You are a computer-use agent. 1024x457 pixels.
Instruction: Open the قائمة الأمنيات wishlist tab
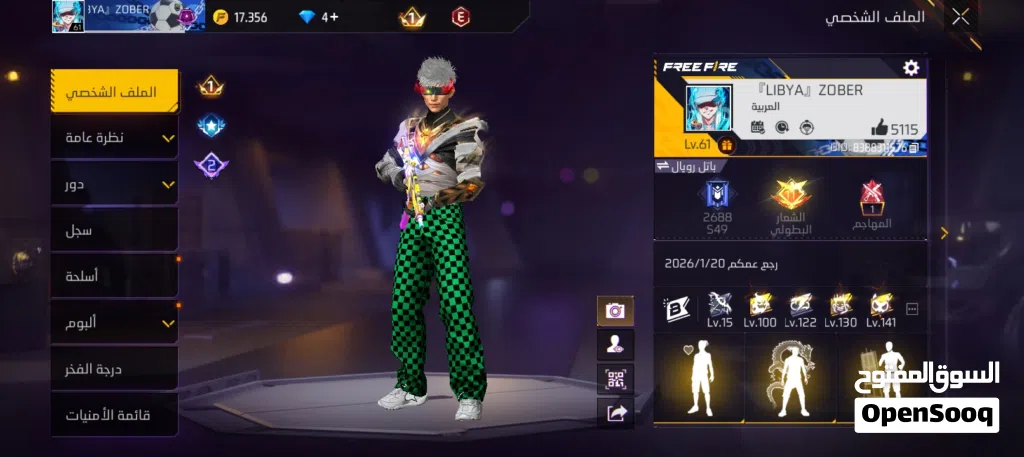[115, 414]
